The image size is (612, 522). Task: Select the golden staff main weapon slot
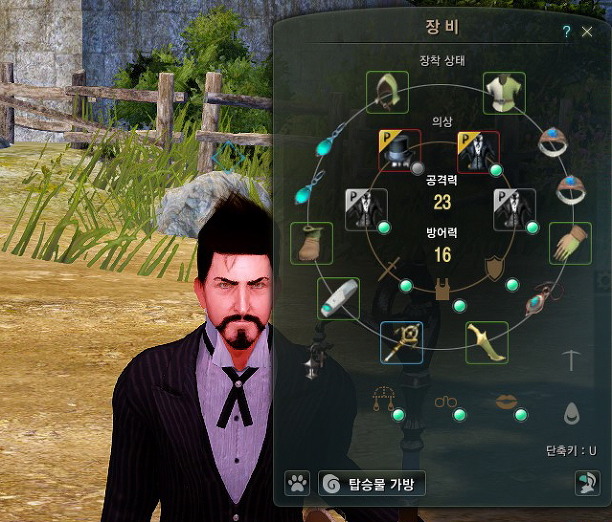tap(401, 342)
